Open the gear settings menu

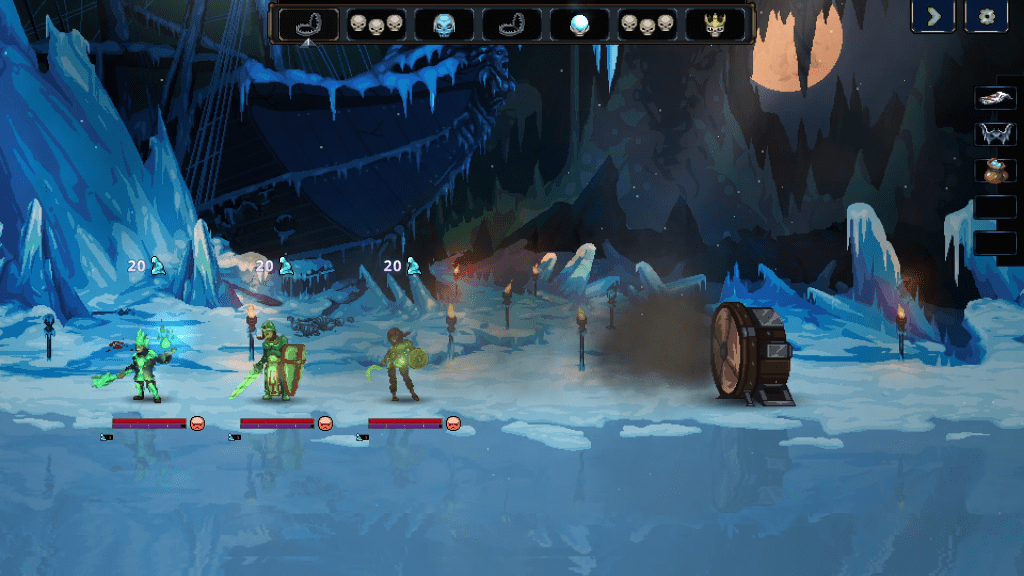(x=985, y=16)
